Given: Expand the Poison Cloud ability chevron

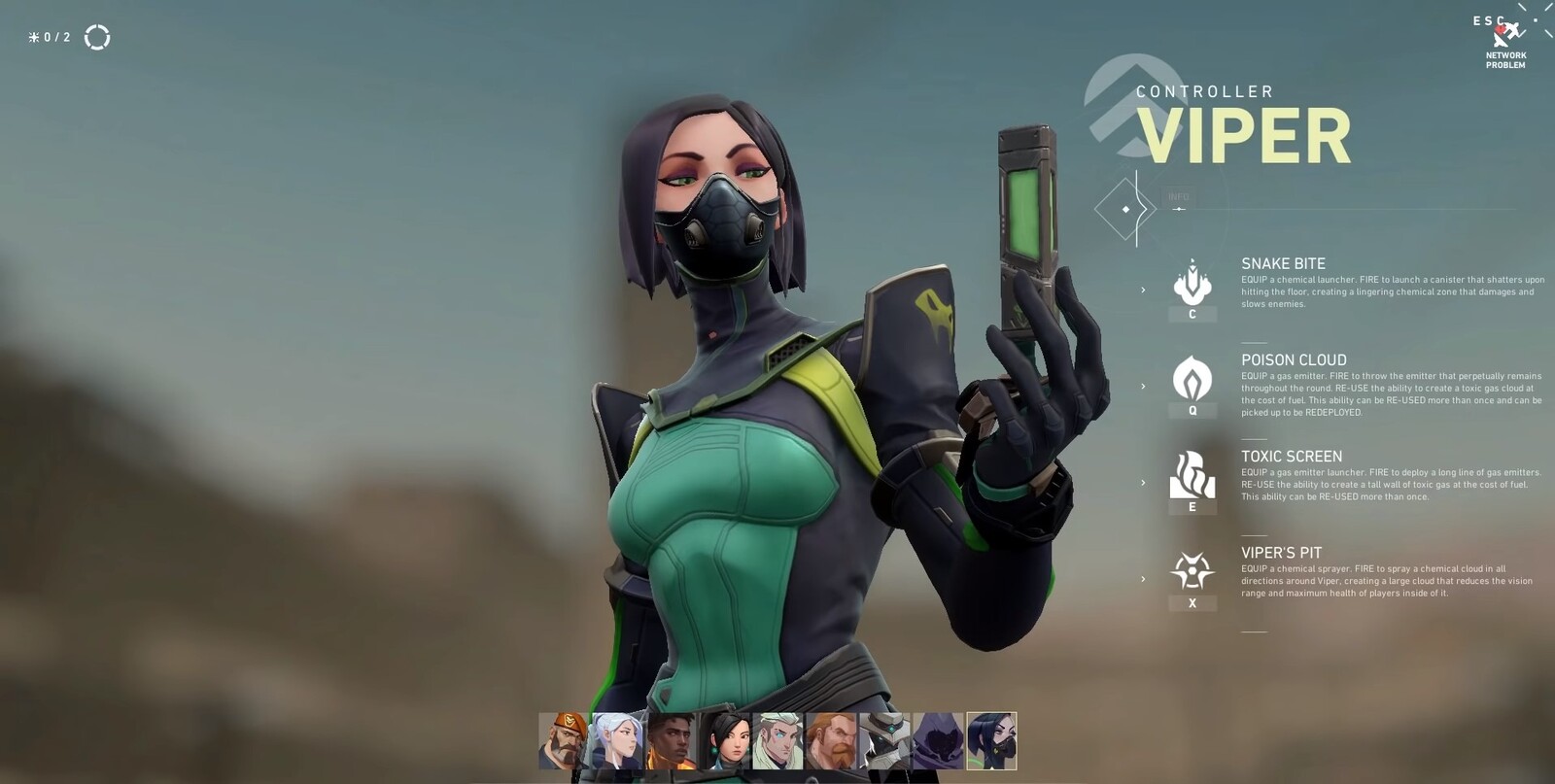Looking at the screenshot, I should (x=1142, y=385).
